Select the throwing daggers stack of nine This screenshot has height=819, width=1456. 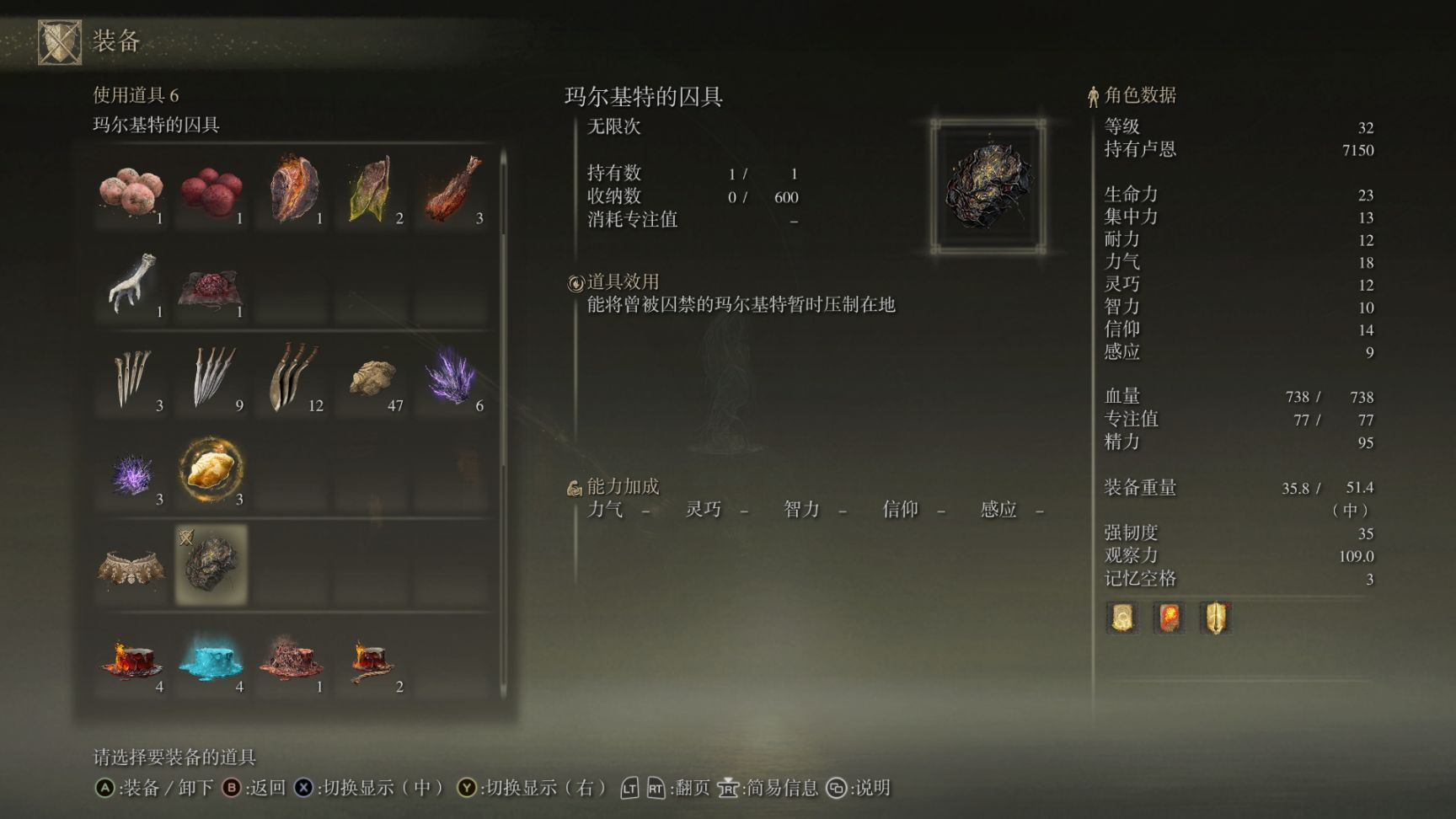coord(211,378)
